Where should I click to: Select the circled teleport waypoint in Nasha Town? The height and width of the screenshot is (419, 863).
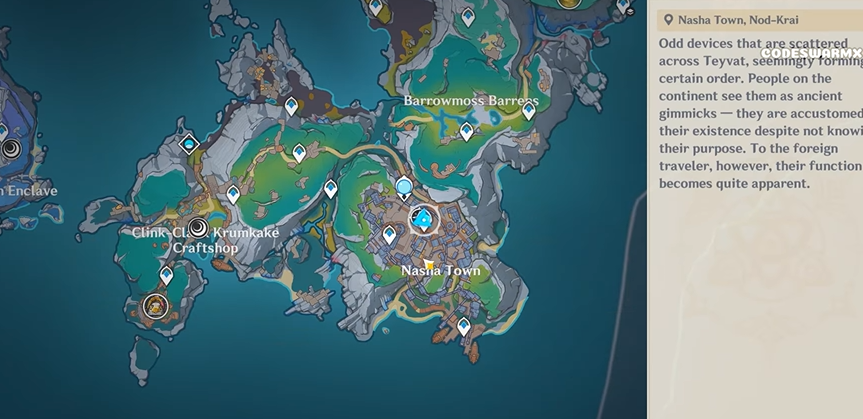424,219
